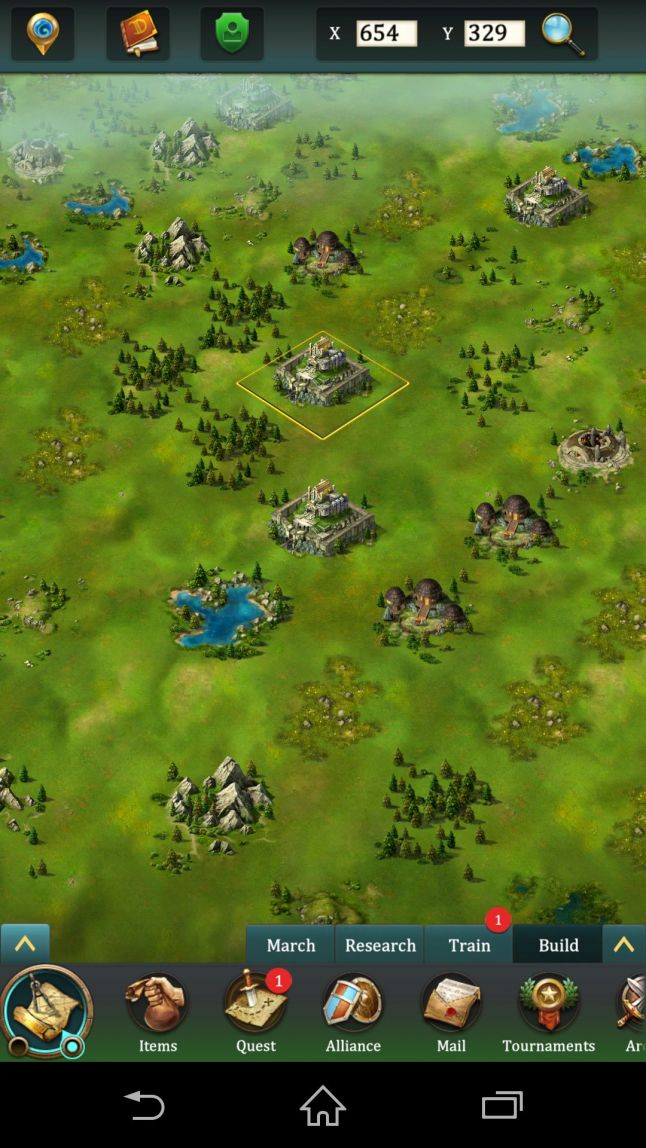Expand the left arrow panel above the map button
Viewport: 646px width, 1148px height.
(25, 944)
